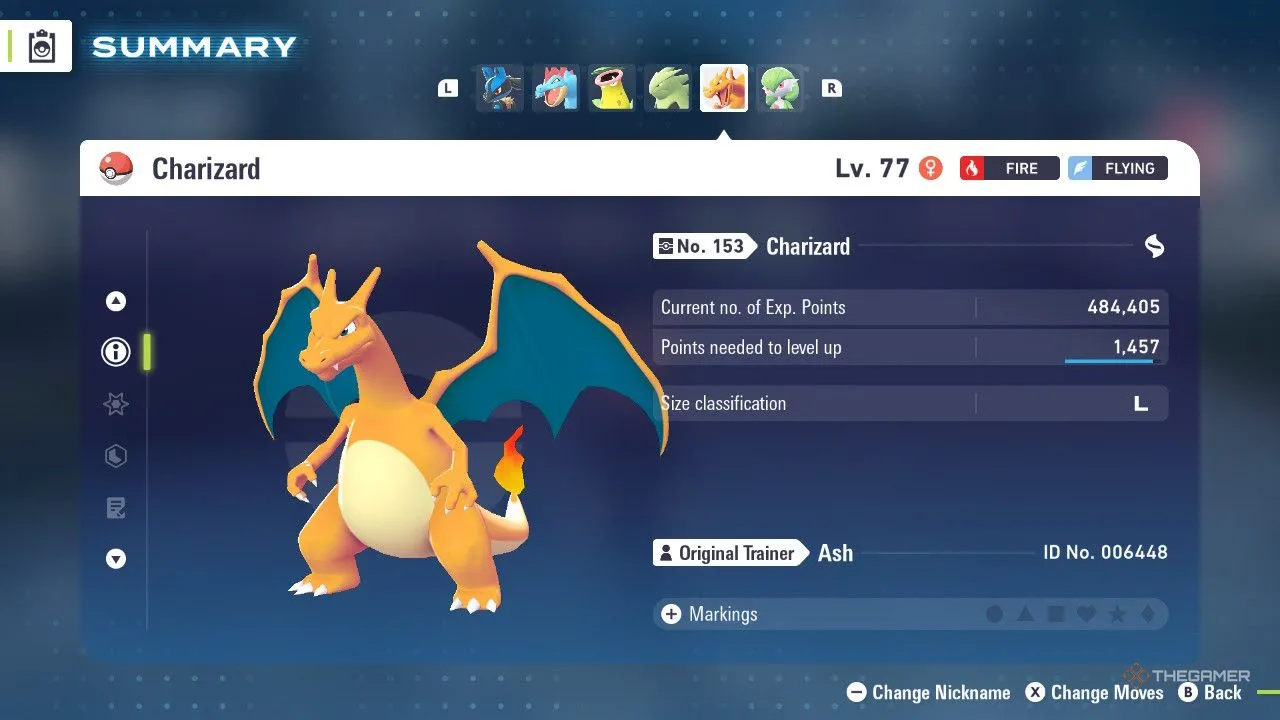1280x720 pixels.
Task: Select the info page icon in the sidebar
Action: coord(115,352)
